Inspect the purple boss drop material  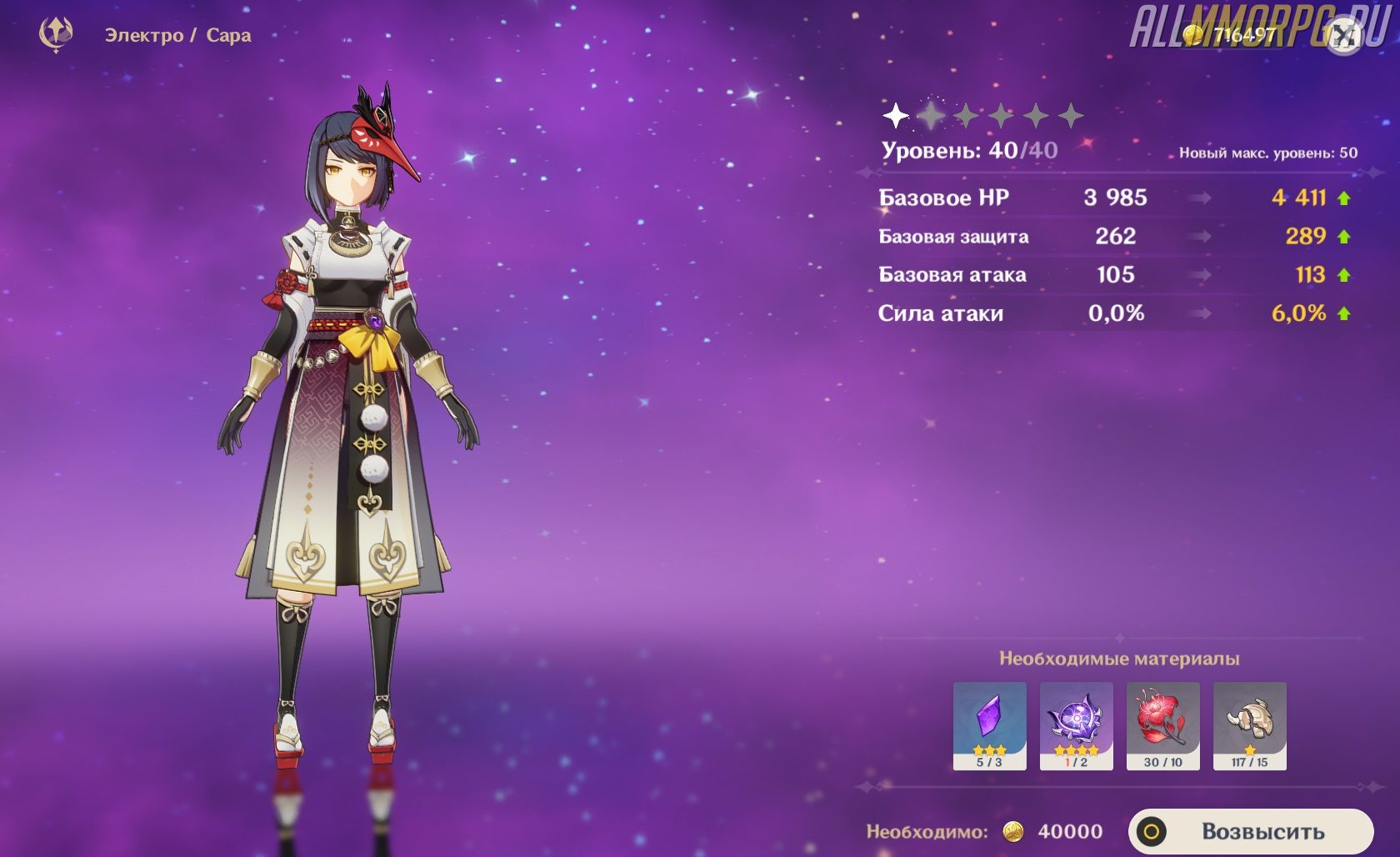coord(1076,724)
